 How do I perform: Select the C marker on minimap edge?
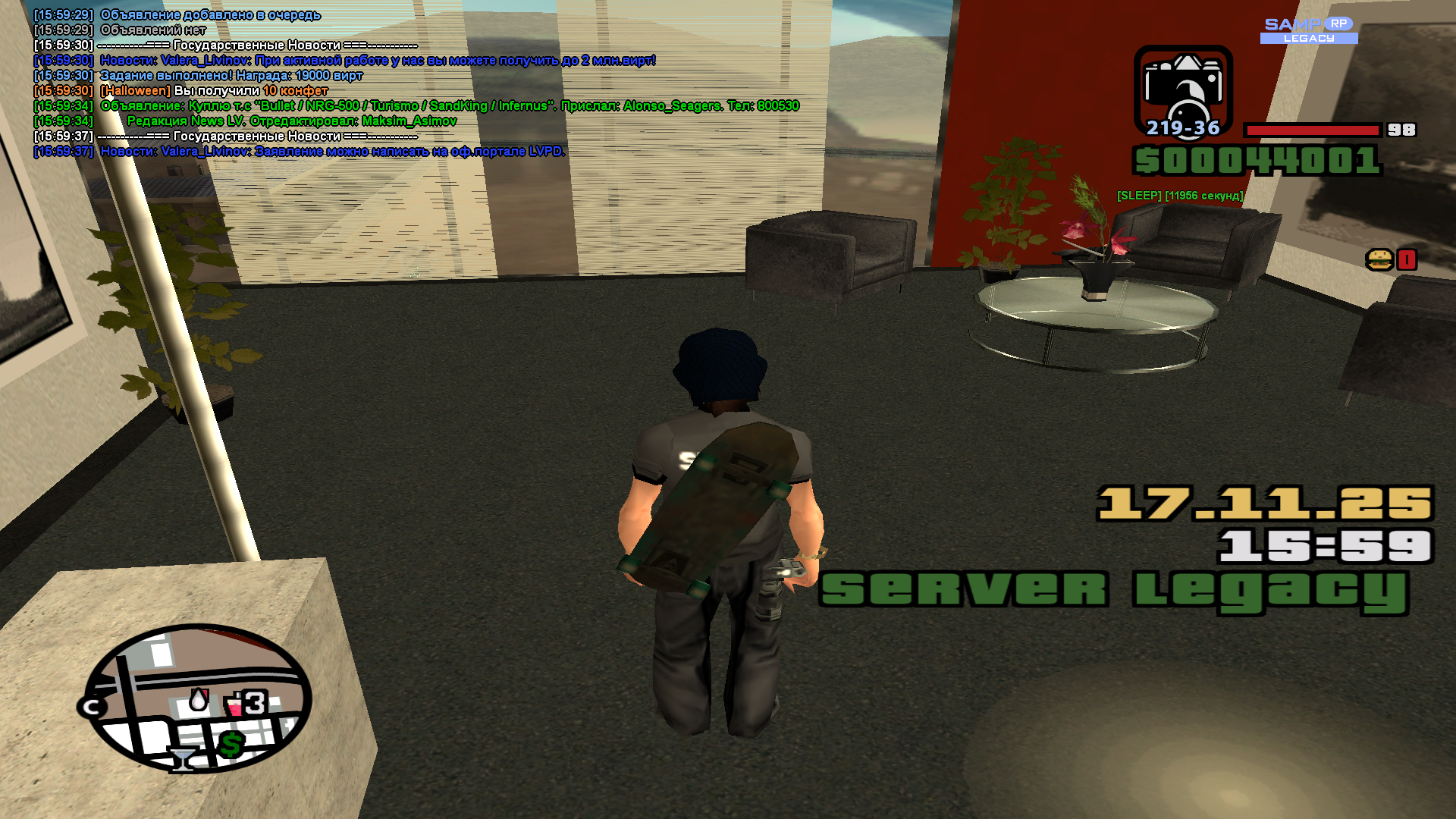tap(93, 708)
